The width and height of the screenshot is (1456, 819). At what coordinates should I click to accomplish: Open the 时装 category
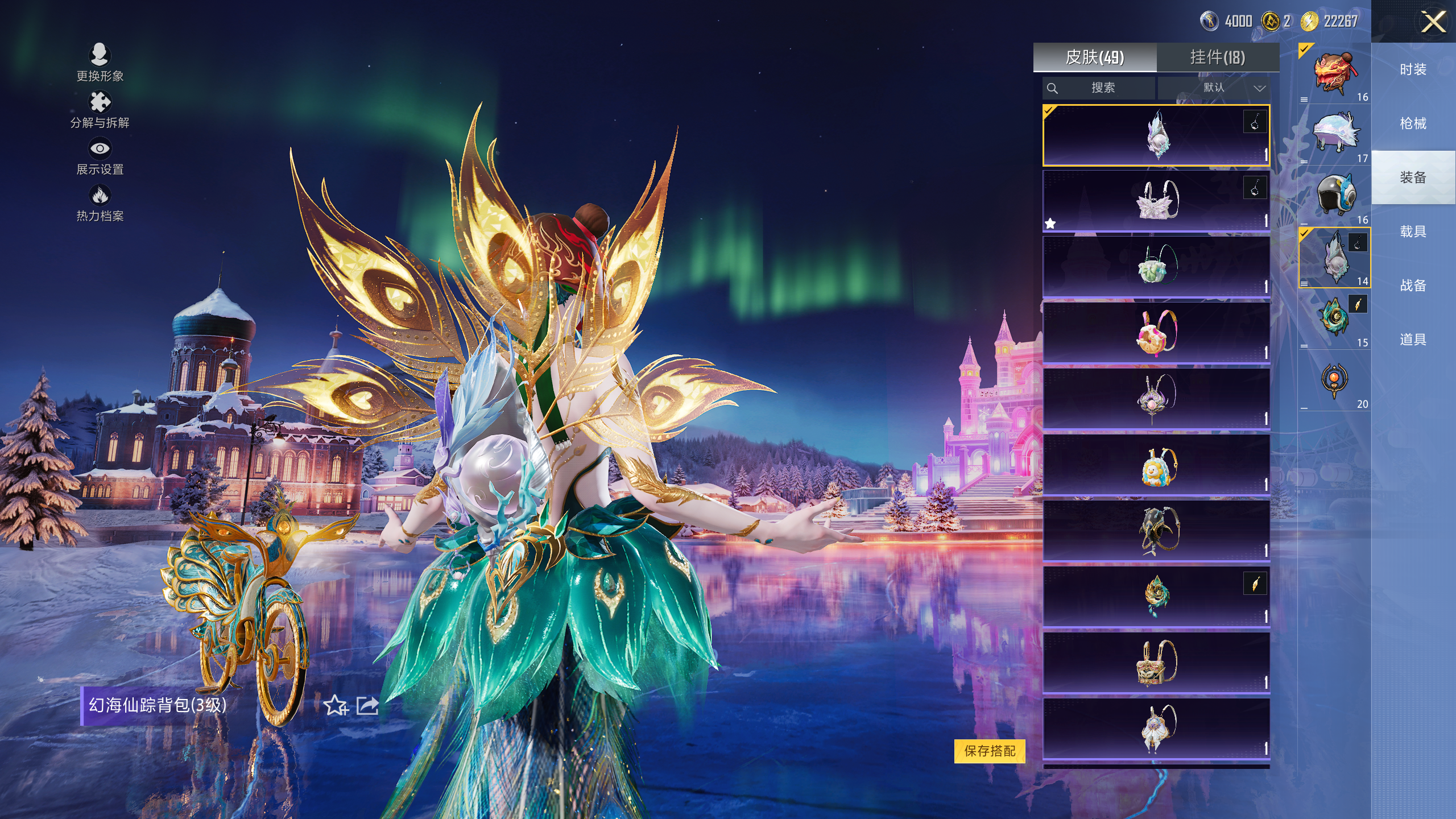(1413, 69)
